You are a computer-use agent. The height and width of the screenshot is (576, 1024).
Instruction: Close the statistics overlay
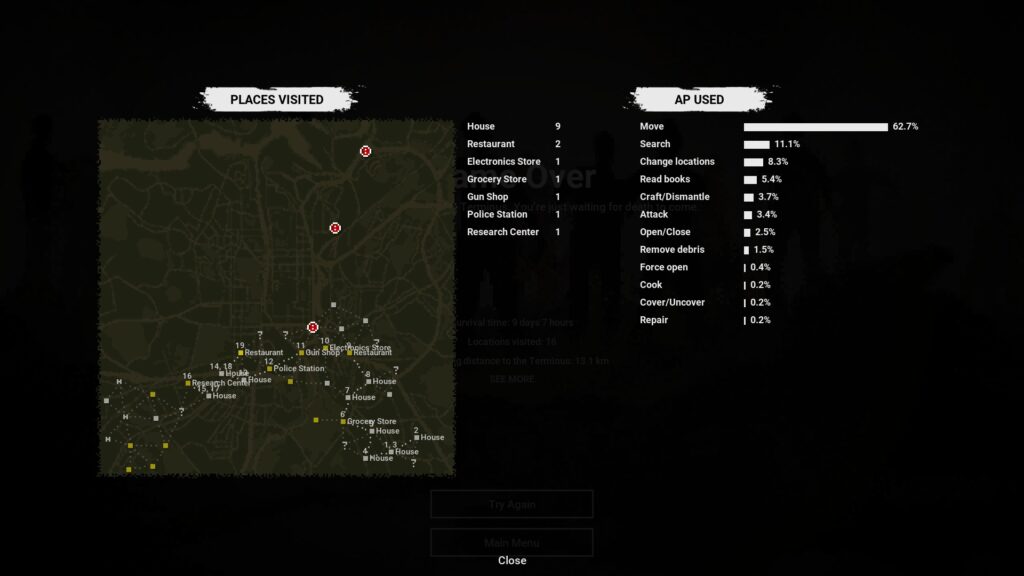click(511, 560)
